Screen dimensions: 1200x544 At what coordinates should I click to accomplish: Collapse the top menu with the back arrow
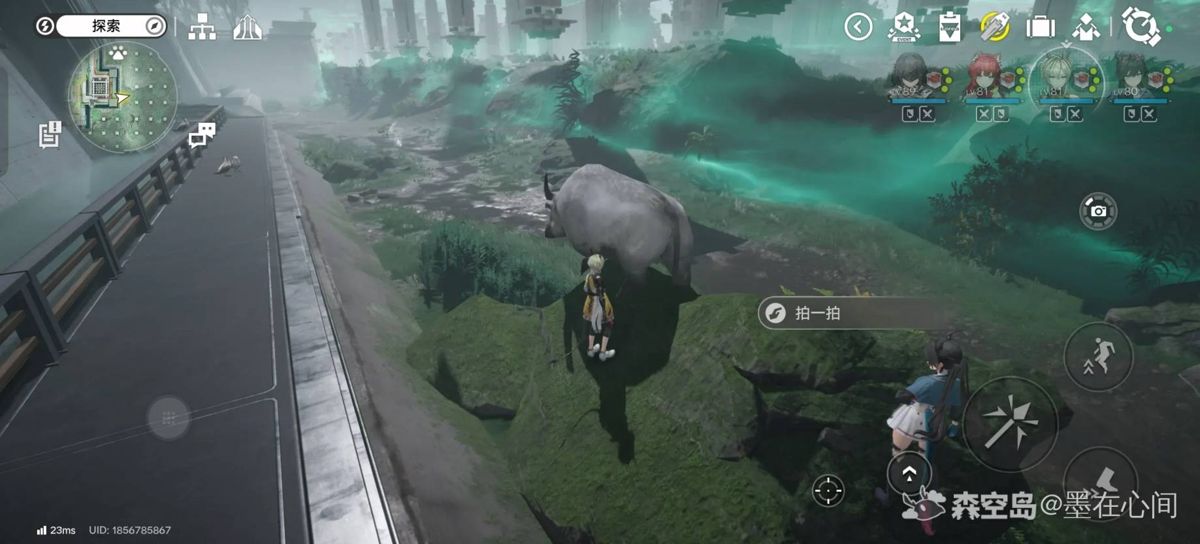858,27
